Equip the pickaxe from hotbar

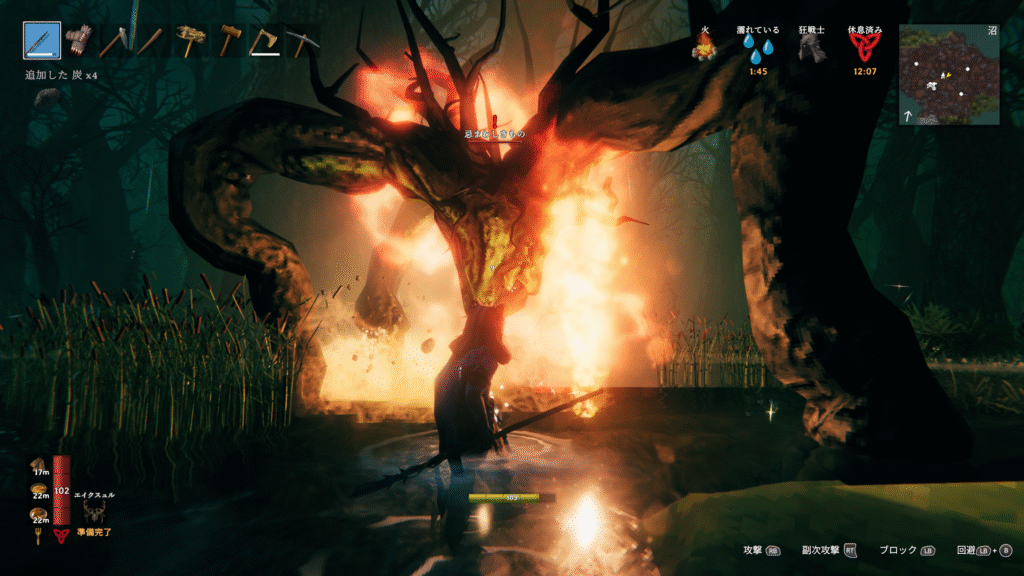point(300,41)
